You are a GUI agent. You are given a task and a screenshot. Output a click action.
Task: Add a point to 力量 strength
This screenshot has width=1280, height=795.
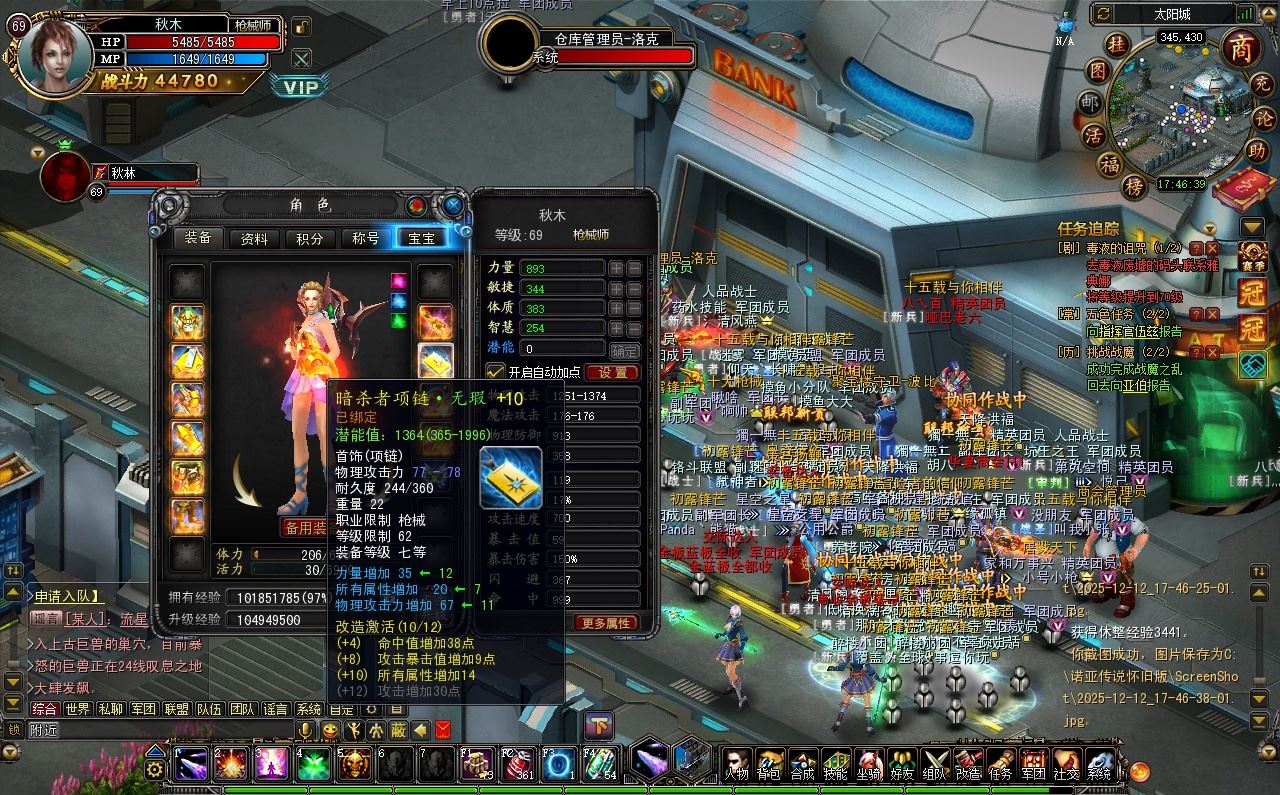click(617, 268)
